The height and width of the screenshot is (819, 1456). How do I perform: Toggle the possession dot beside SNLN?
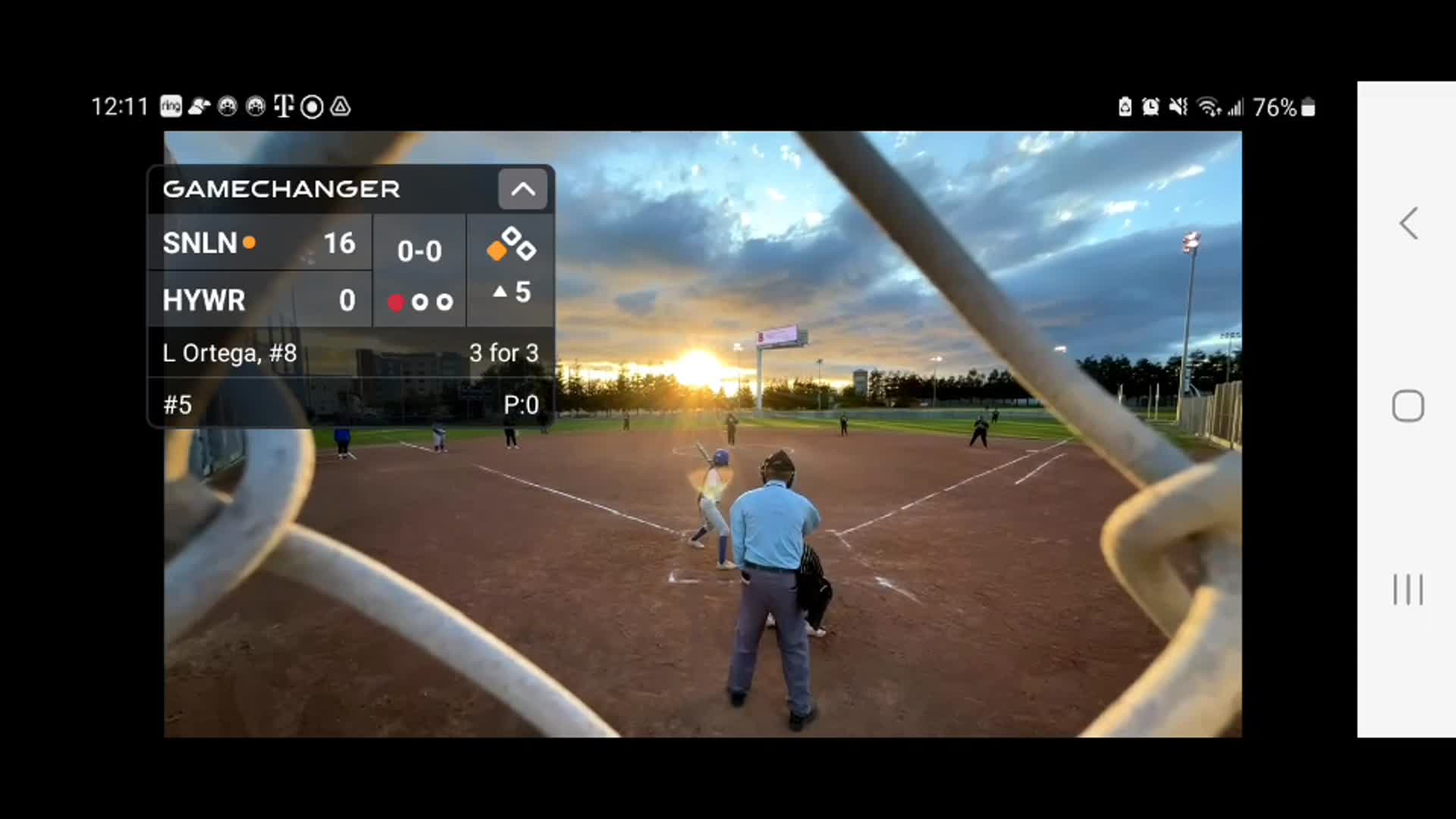tap(249, 243)
